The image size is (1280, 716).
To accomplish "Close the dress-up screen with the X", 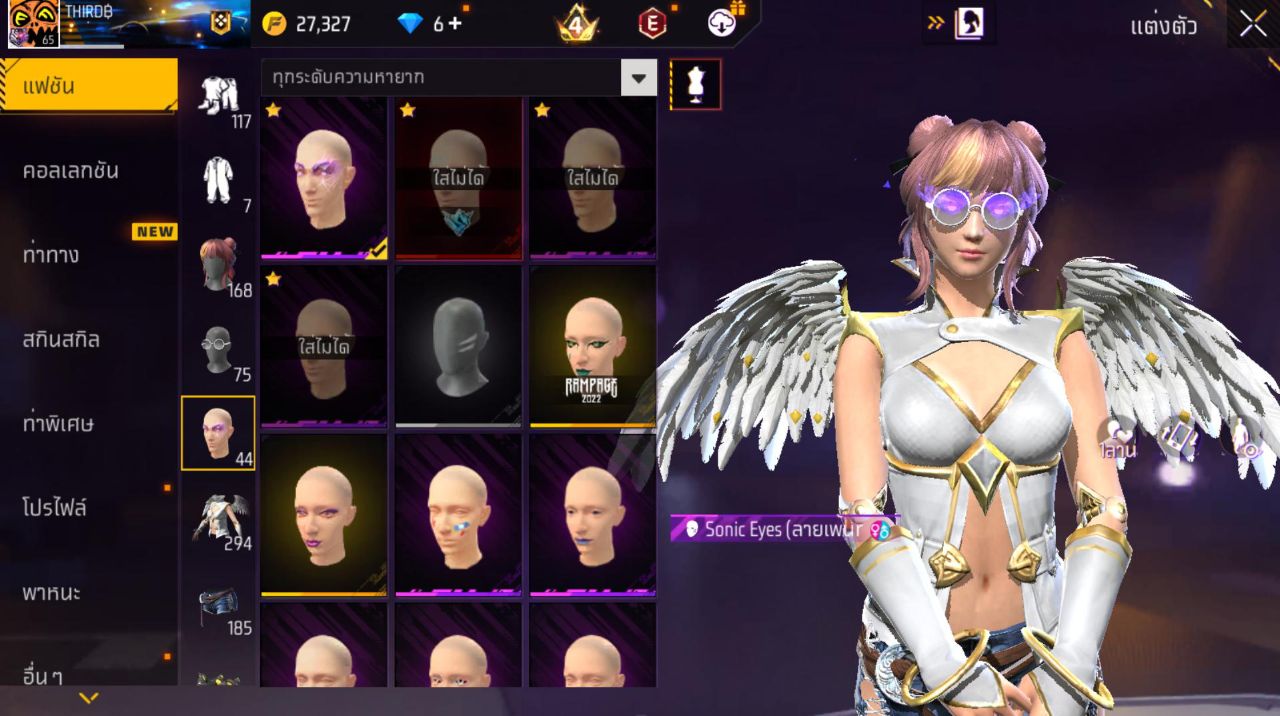I will (1253, 25).
